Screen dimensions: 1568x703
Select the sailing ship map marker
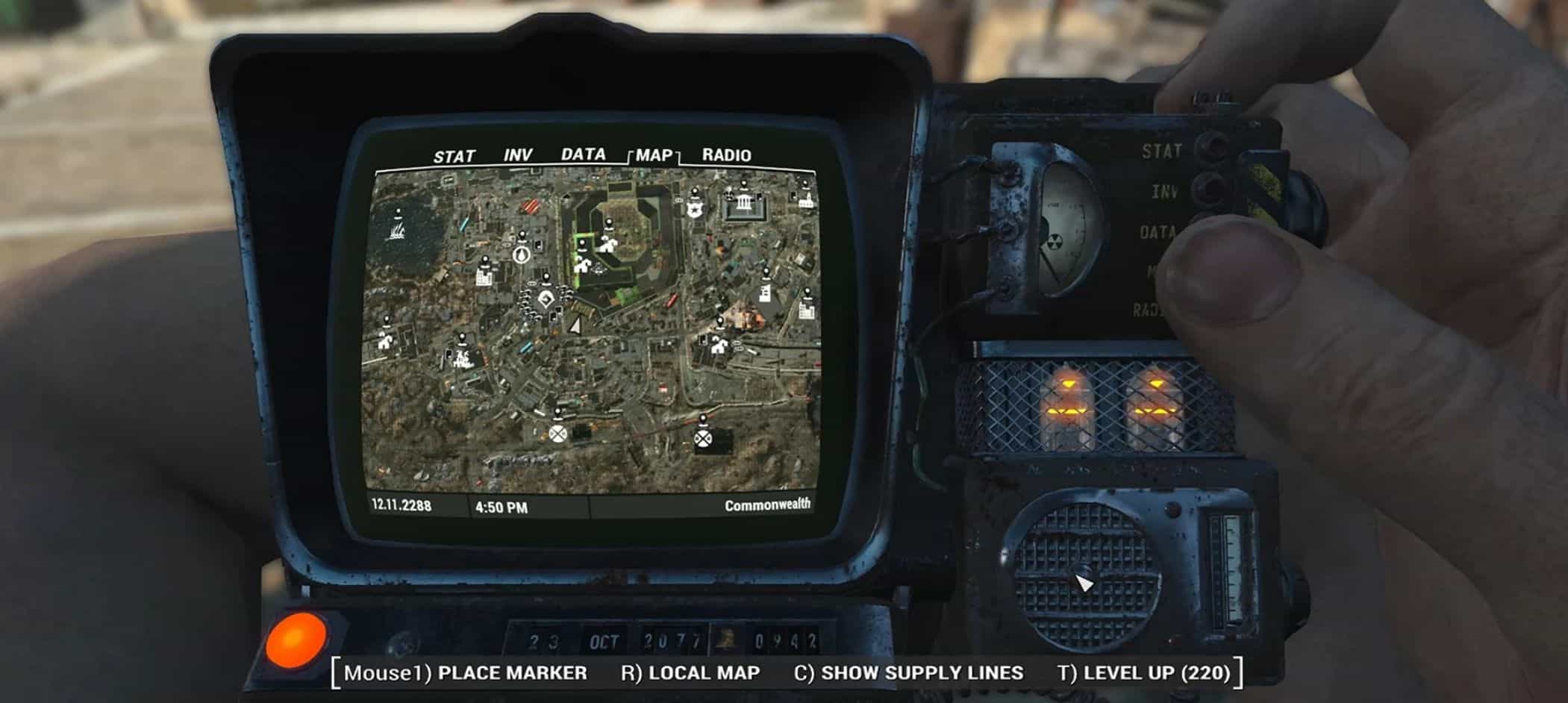point(396,230)
